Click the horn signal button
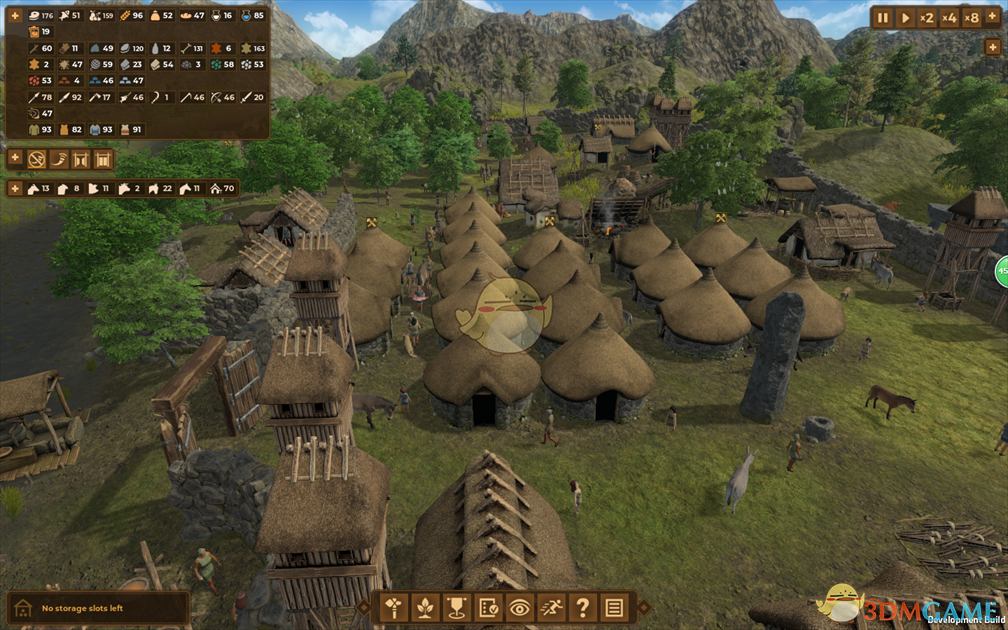The height and width of the screenshot is (630, 1008). point(60,159)
